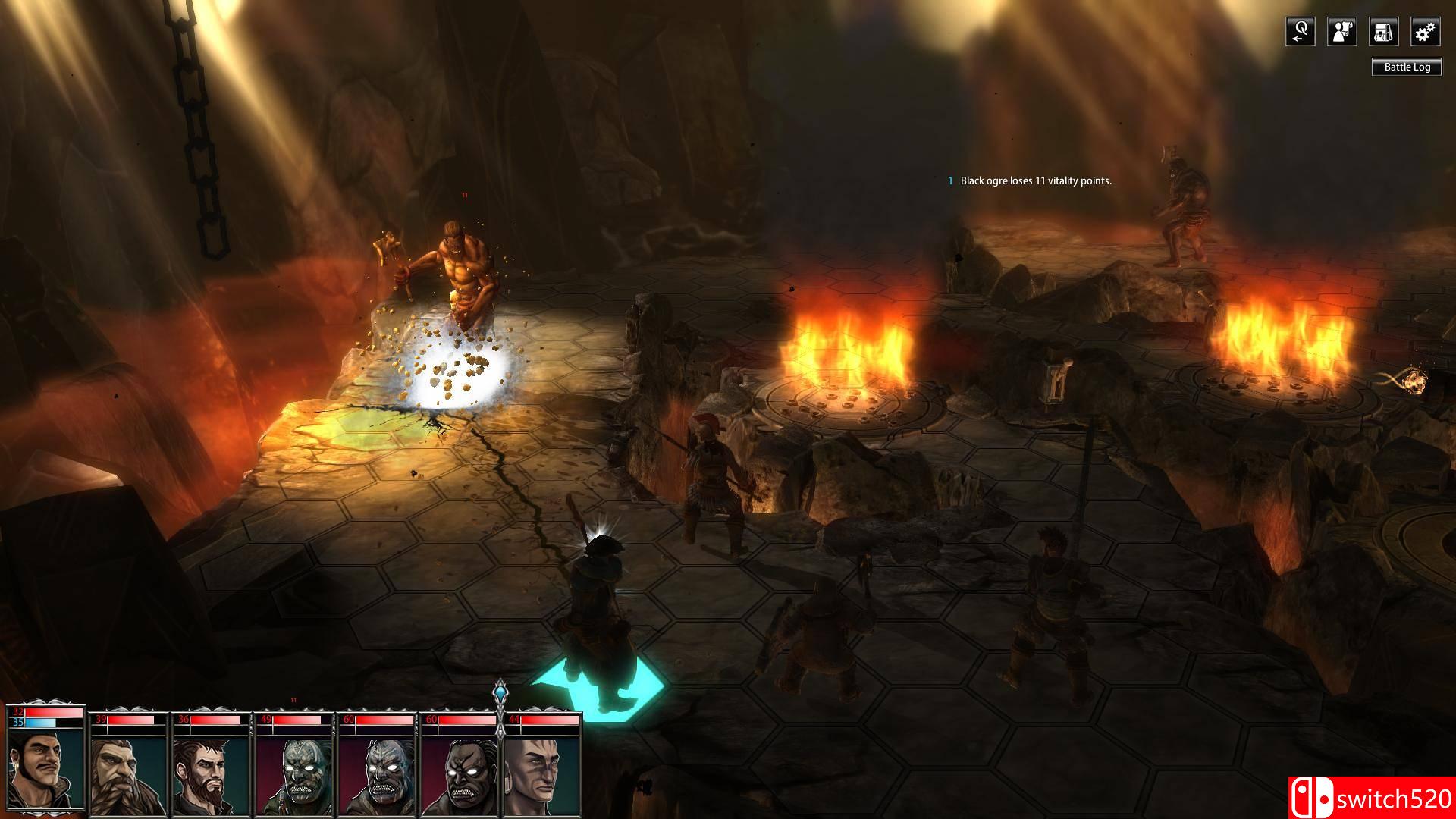Open the gear settings menu

coord(1425,32)
